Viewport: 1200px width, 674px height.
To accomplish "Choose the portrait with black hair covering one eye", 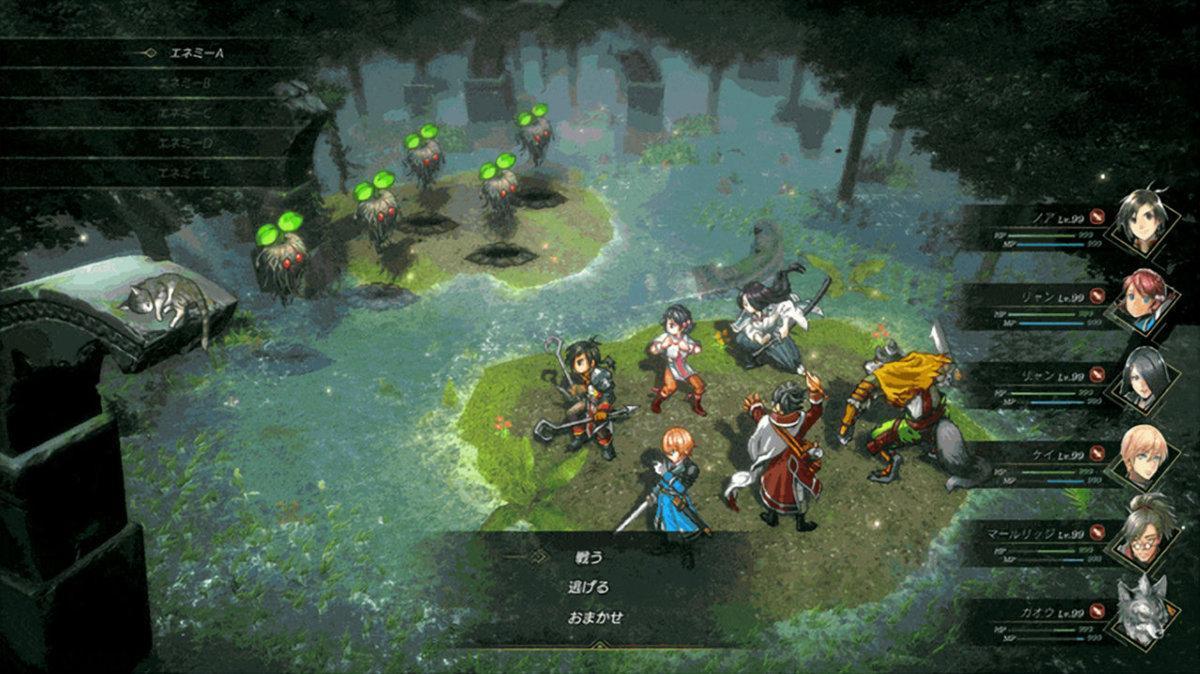I will pos(1142,380).
